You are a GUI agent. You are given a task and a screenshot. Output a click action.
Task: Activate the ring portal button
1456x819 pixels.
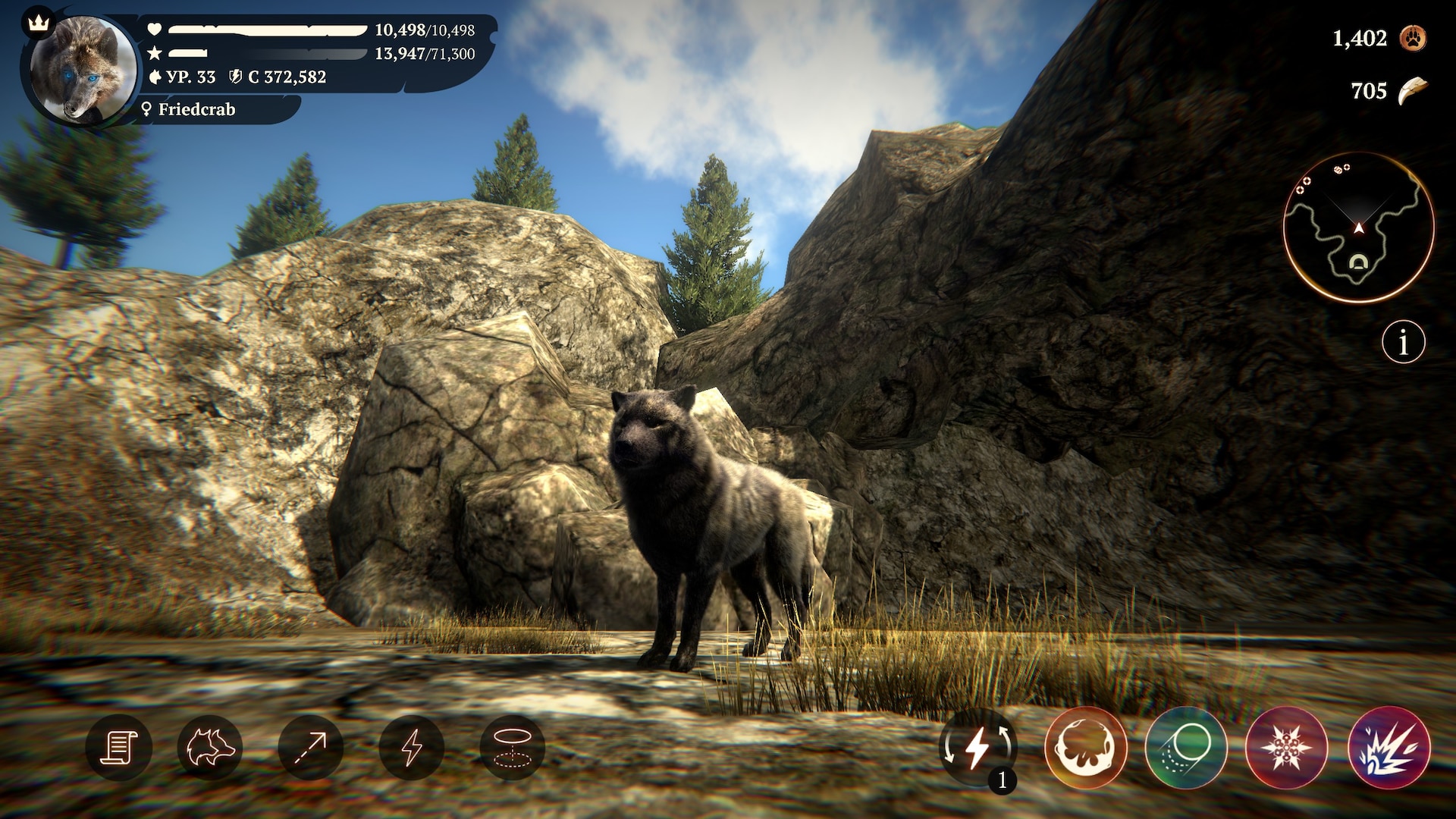click(x=512, y=748)
